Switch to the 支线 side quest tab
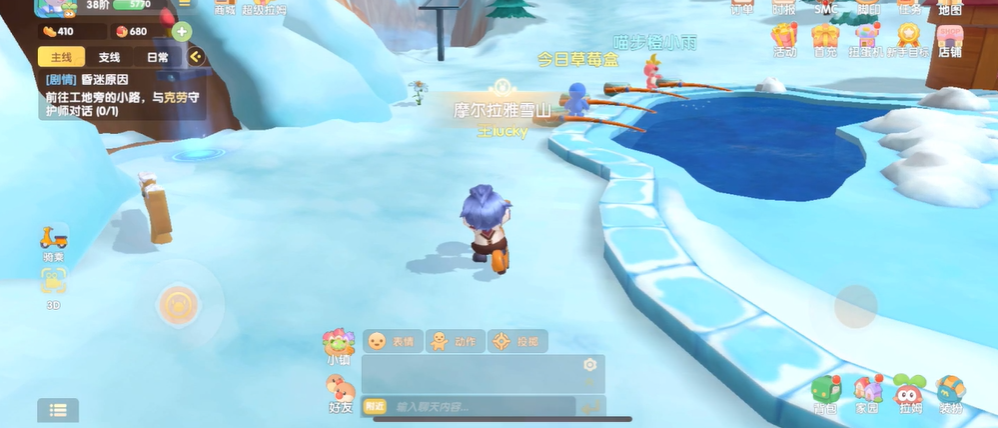The height and width of the screenshot is (428, 998). [x=109, y=57]
